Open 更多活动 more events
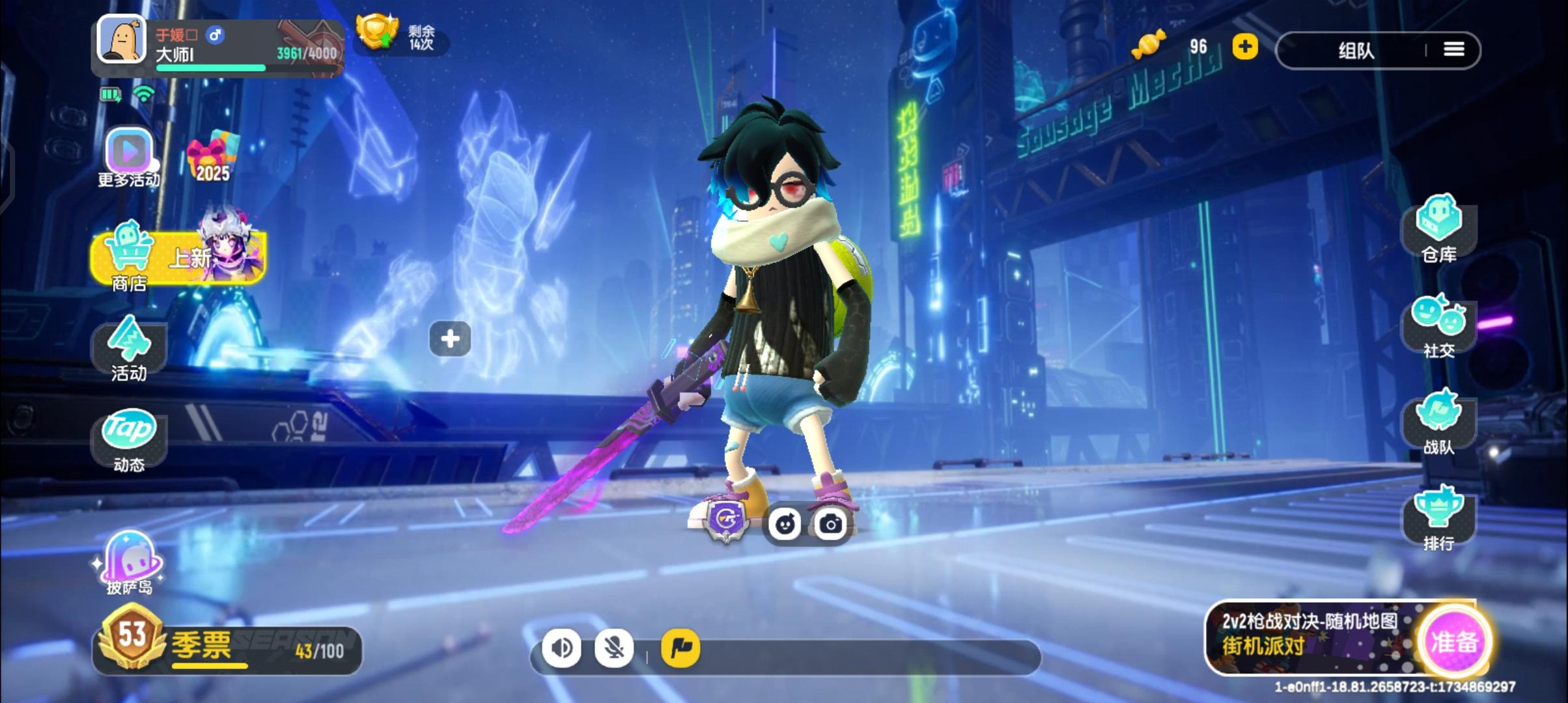The width and height of the screenshot is (1568, 703). coord(129,157)
